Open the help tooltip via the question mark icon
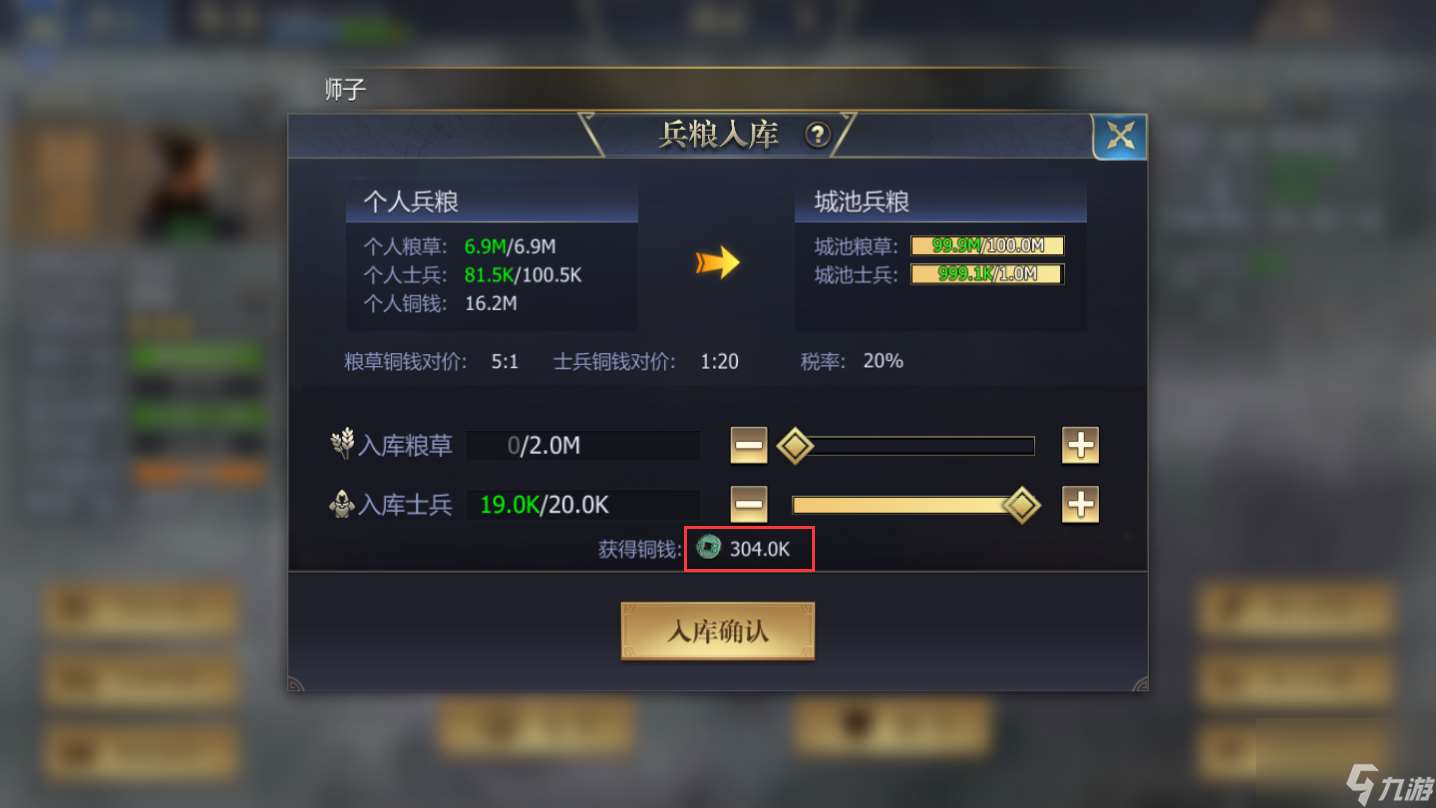Image resolution: width=1436 pixels, height=808 pixels. pos(818,135)
